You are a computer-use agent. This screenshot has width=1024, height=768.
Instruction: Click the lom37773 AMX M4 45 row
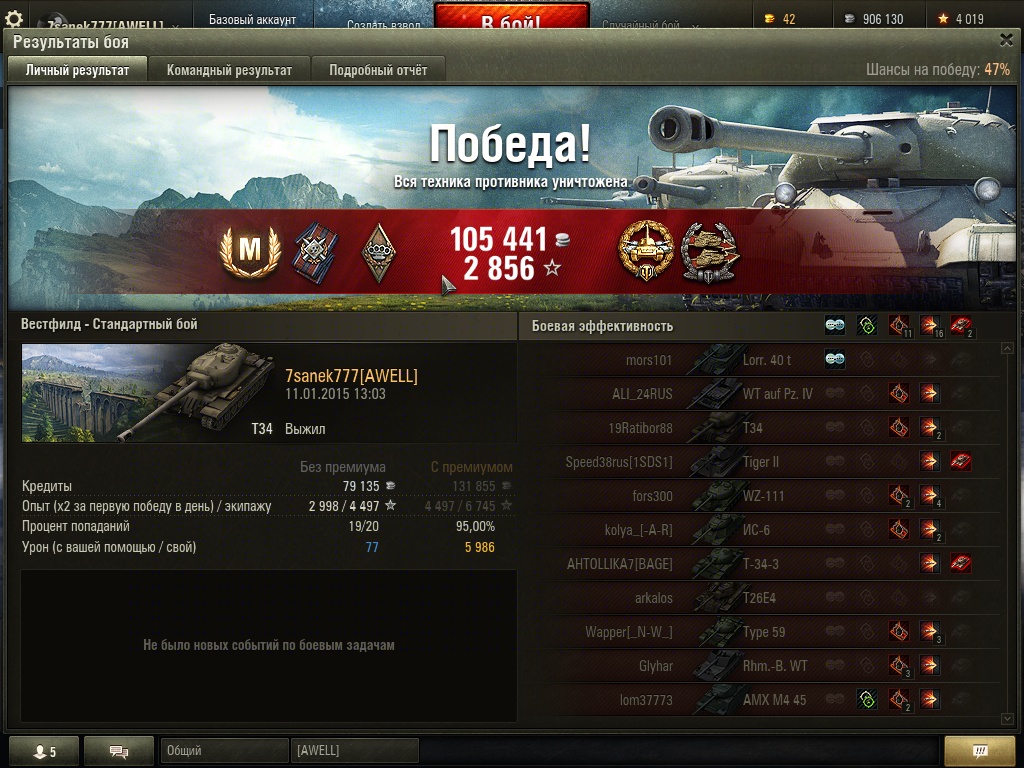[760, 700]
